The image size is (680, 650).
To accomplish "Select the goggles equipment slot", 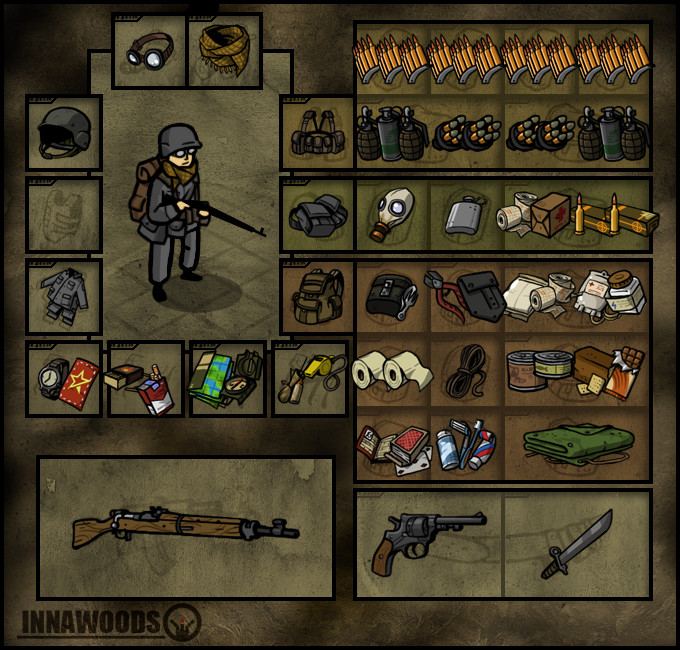I will pos(149,51).
